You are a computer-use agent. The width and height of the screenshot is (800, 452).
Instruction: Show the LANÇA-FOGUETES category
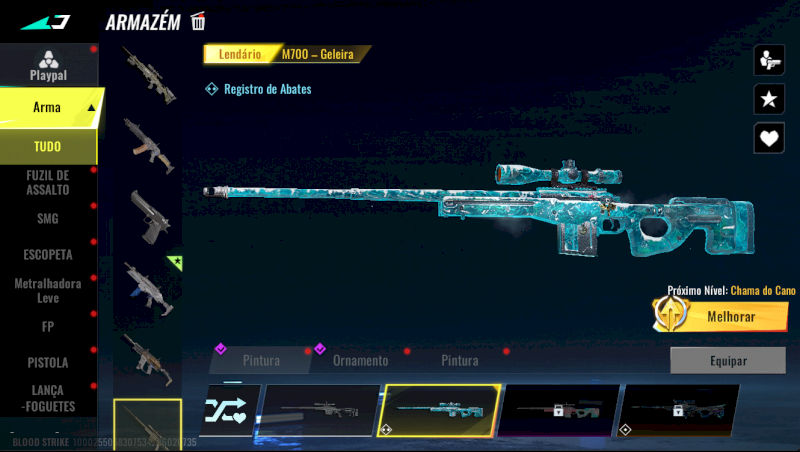(x=48, y=399)
